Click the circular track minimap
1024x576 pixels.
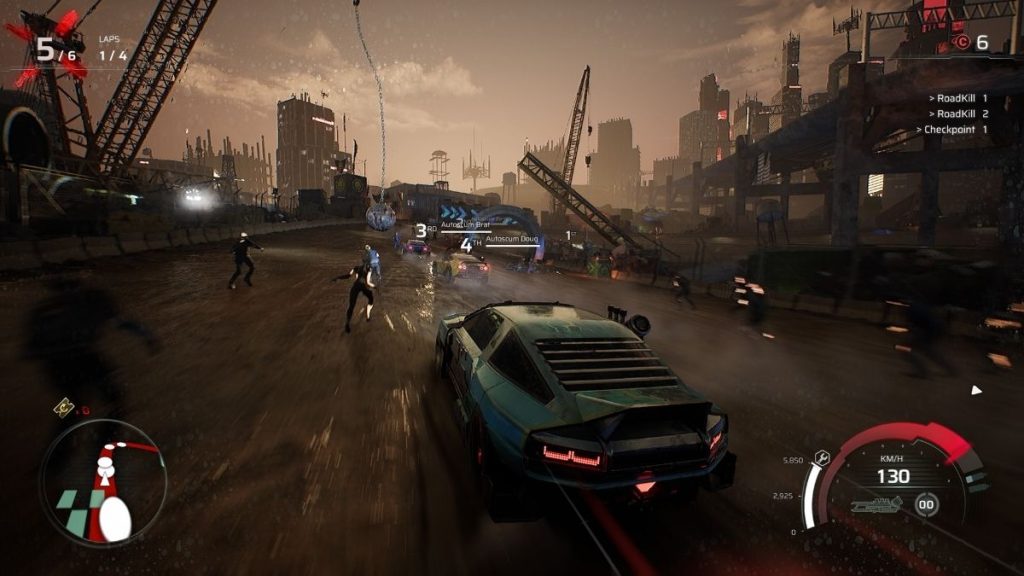[x=103, y=482]
